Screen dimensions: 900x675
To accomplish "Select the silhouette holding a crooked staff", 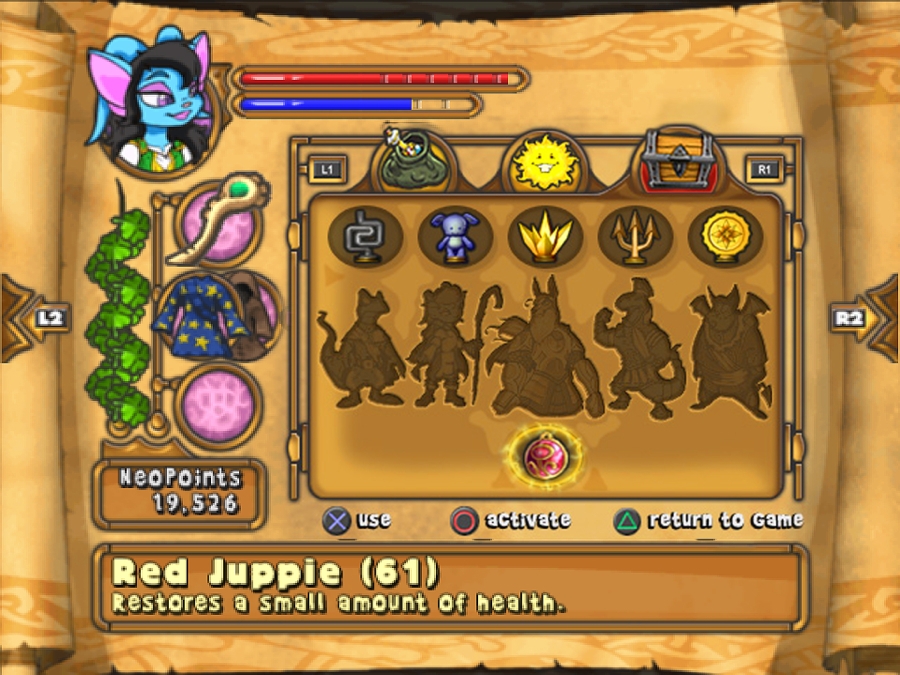I will click(x=447, y=345).
